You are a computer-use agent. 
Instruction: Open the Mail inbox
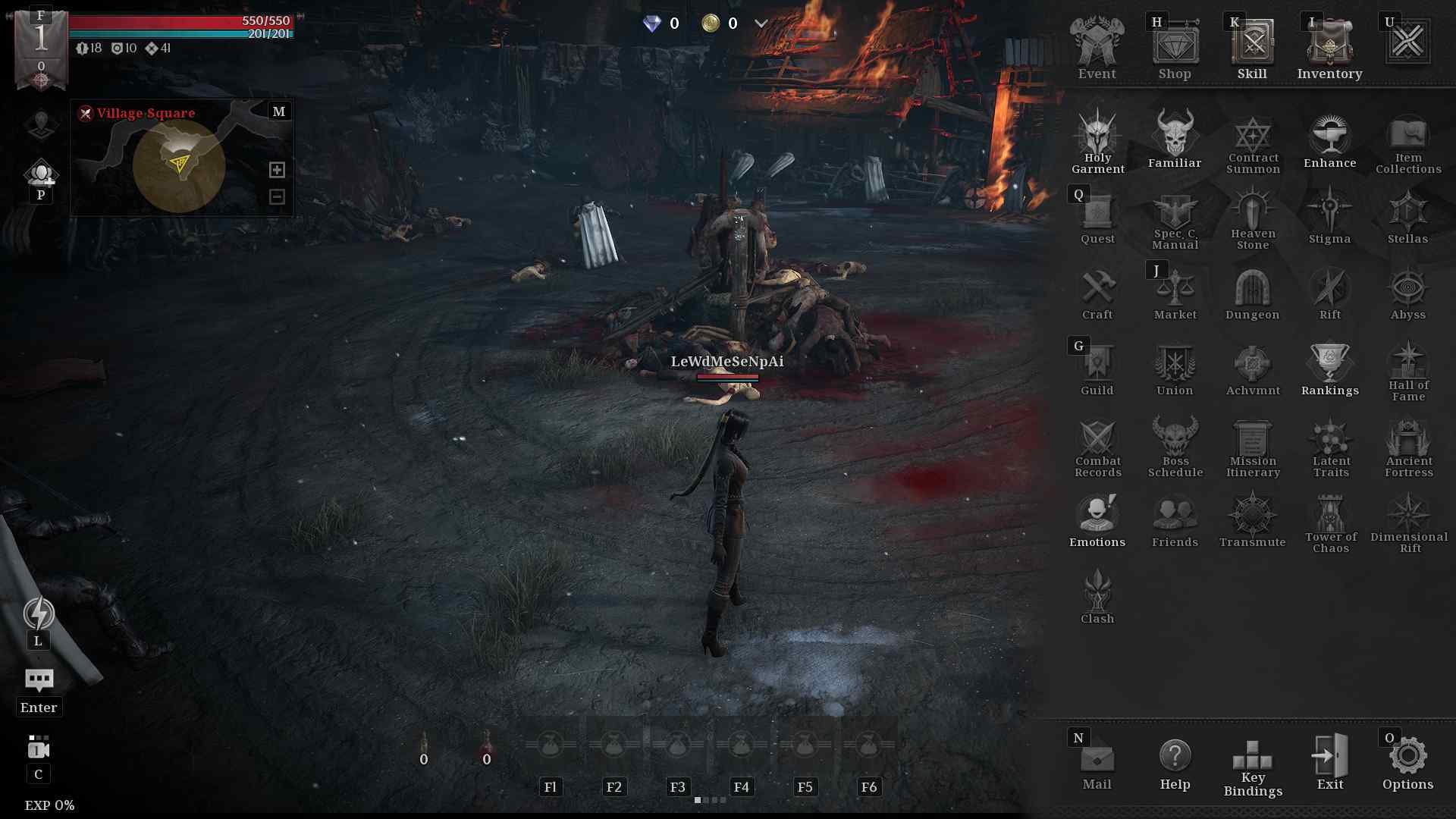1097,762
